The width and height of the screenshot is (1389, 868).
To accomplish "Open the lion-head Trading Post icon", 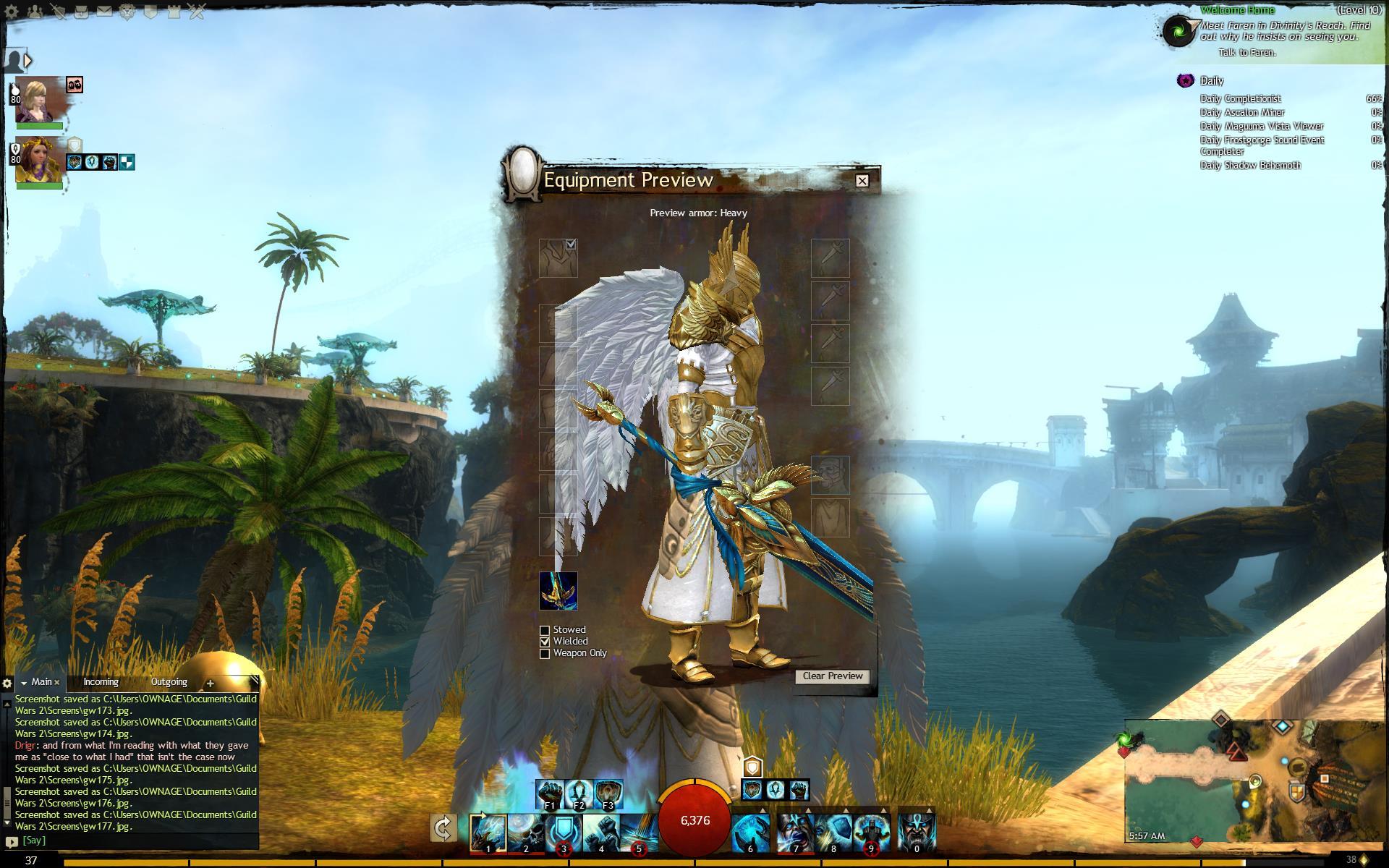I will (127, 12).
